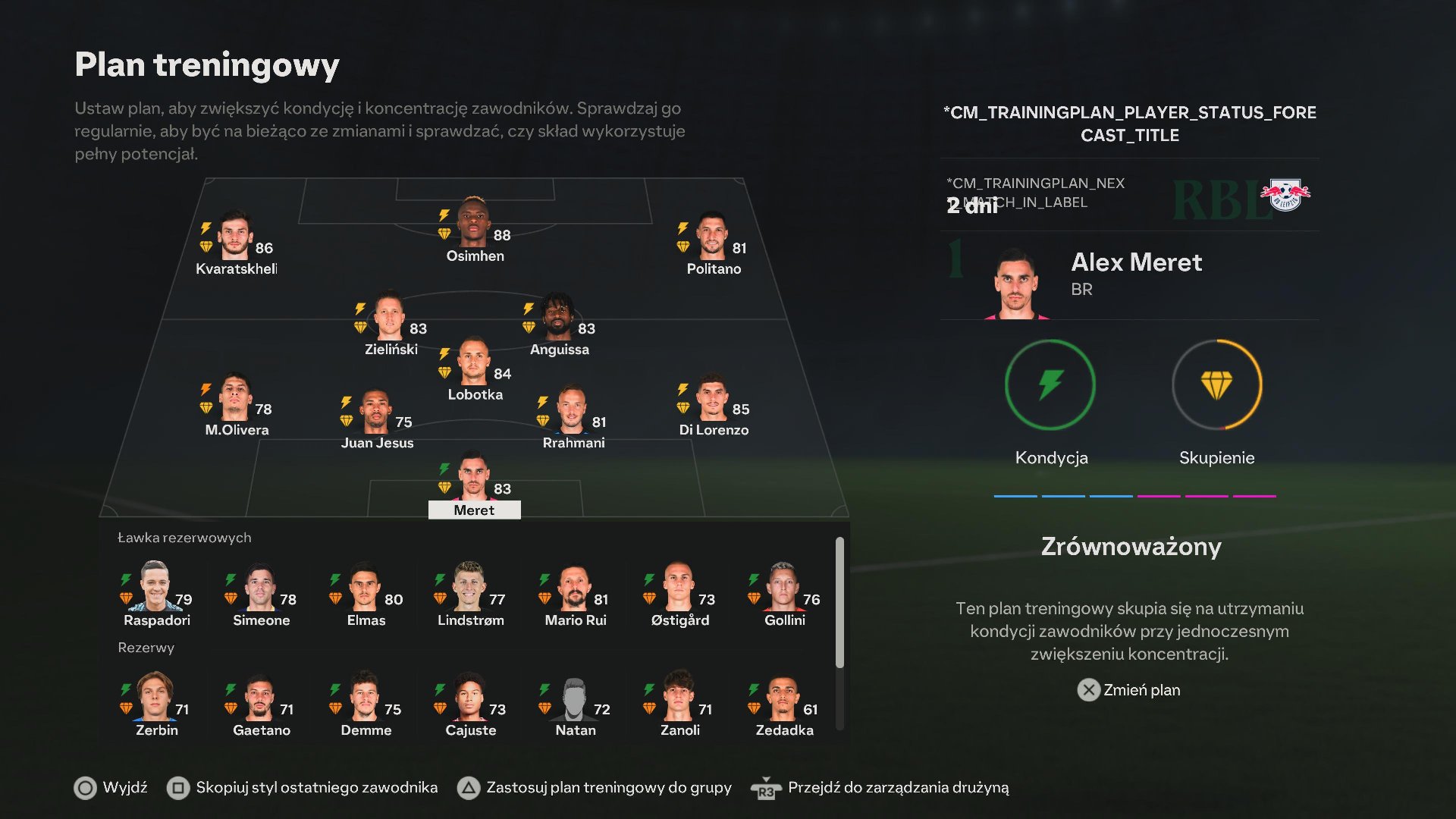Click the Kondycja fitness icon

1050,385
